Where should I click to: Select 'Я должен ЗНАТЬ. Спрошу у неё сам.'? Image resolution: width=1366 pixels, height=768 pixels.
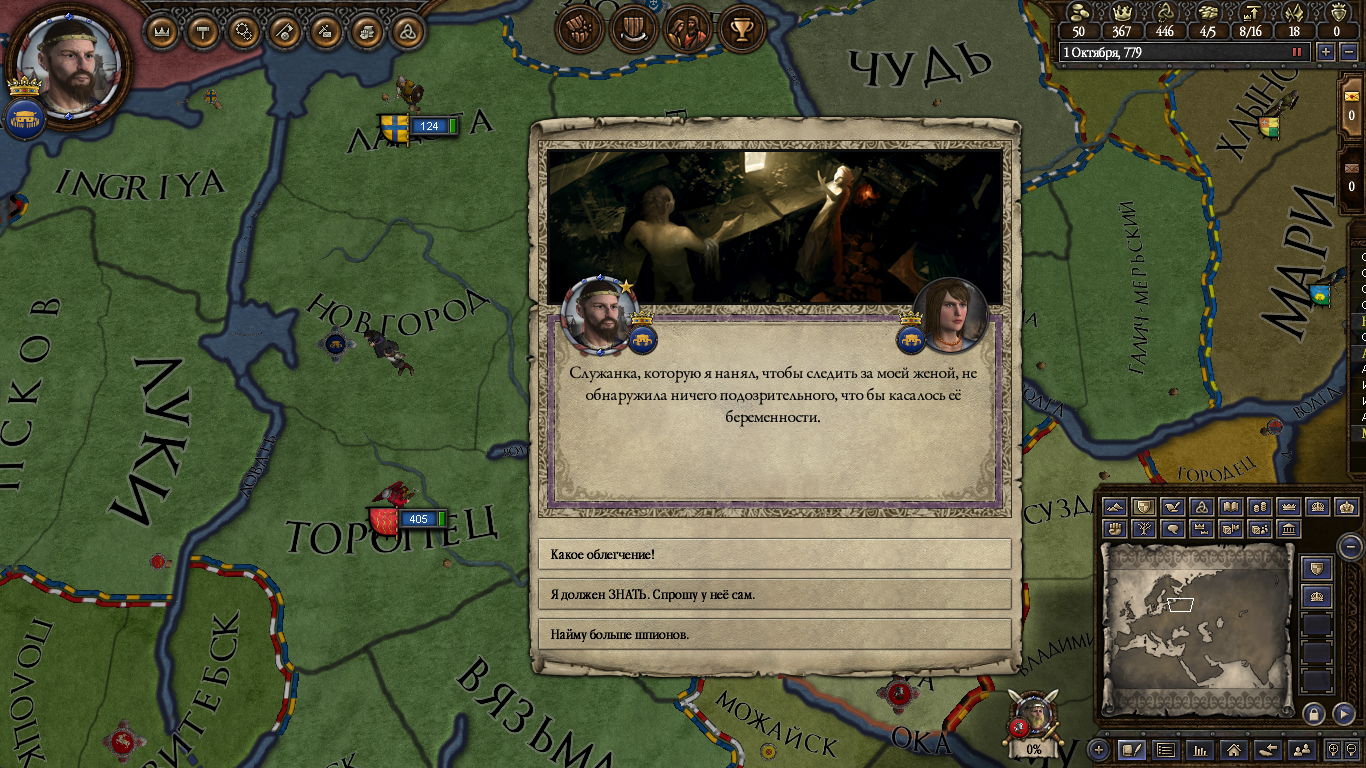click(774, 594)
